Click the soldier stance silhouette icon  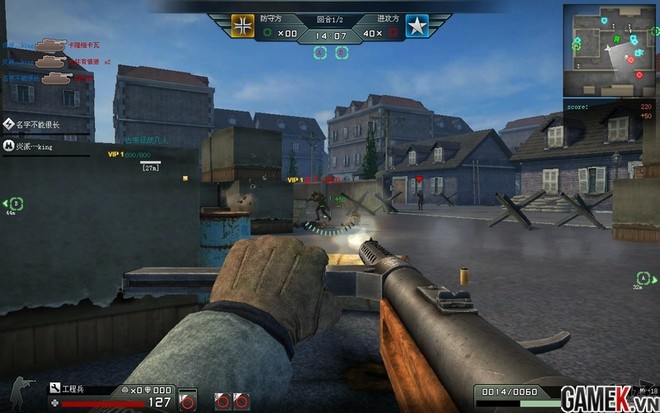point(19,391)
